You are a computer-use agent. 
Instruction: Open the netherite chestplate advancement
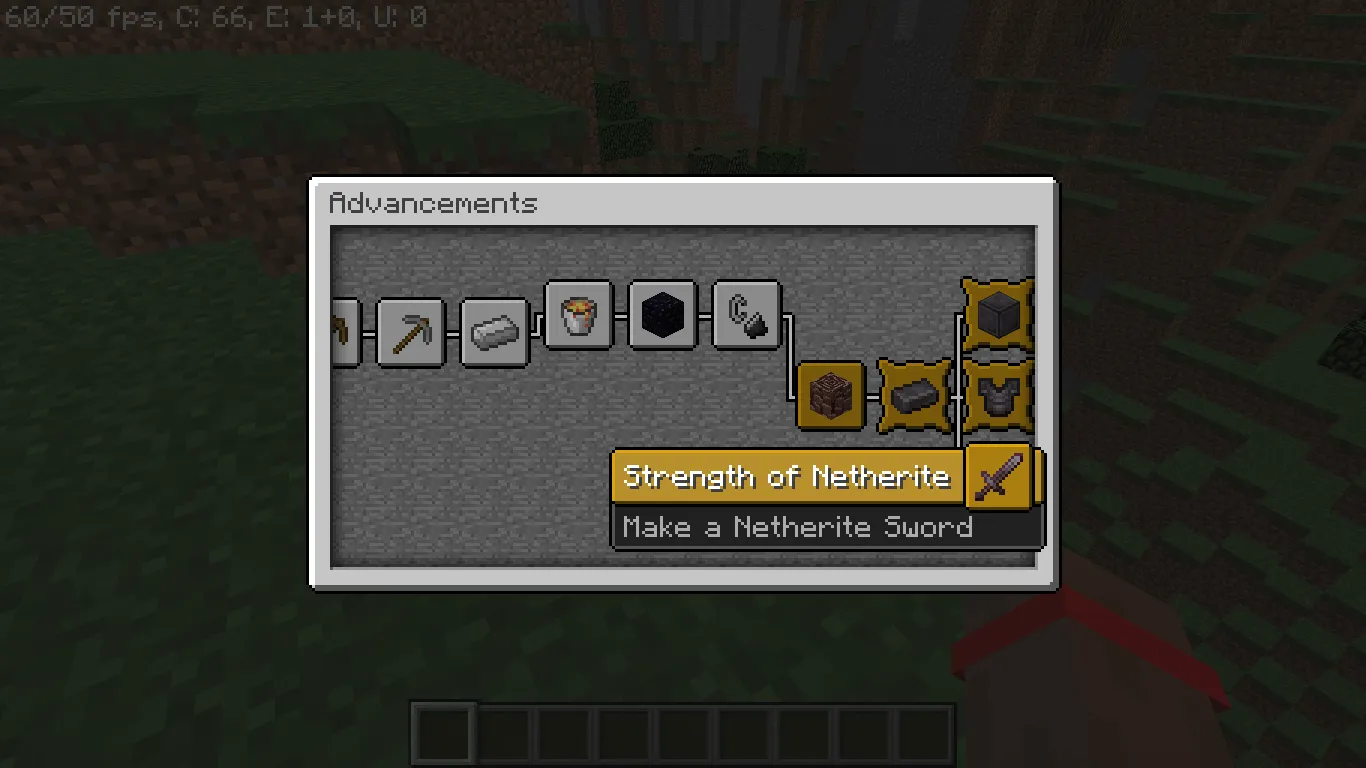[997, 394]
